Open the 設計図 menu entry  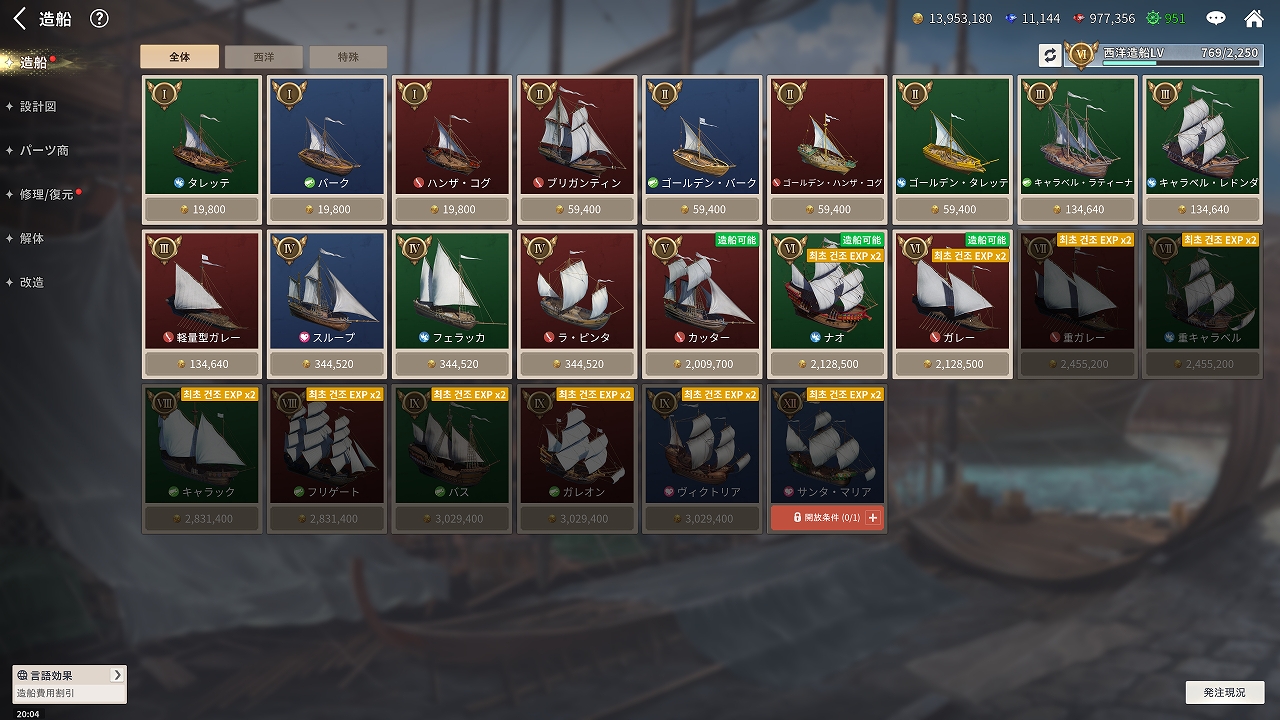[38, 106]
